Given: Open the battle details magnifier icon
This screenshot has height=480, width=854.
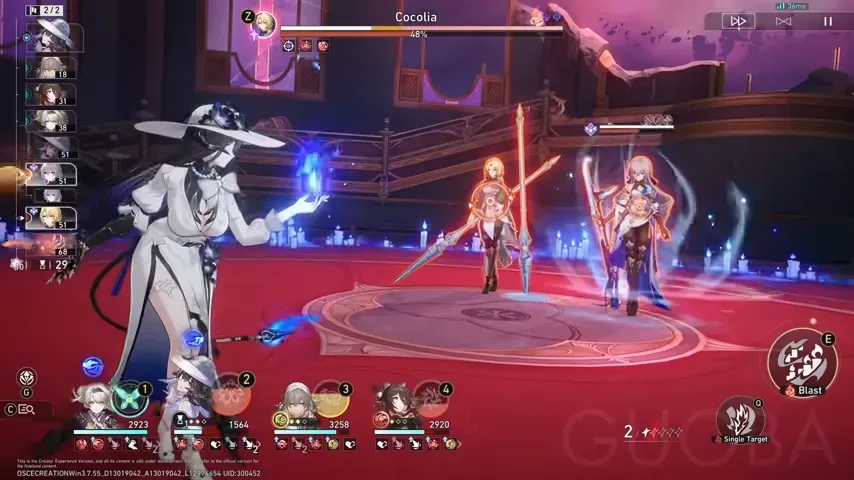Looking at the screenshot, I should pyautogui.click(x=27, y=409).
